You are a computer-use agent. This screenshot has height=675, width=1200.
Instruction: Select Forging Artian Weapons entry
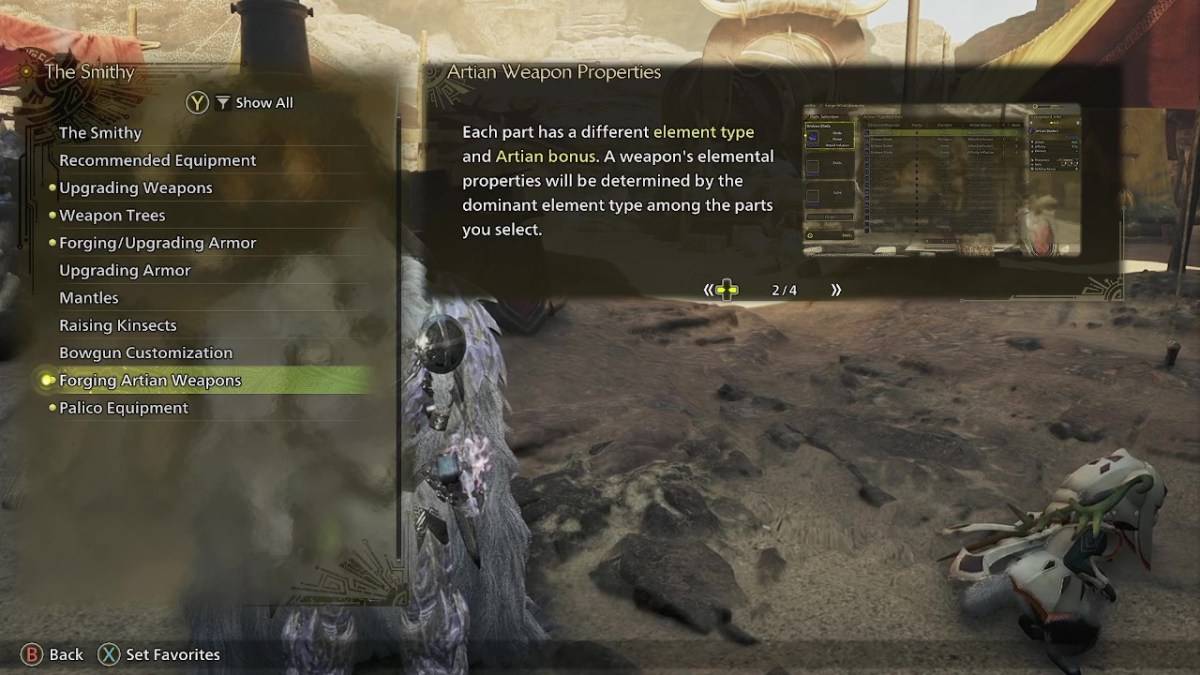pos(150,380)
